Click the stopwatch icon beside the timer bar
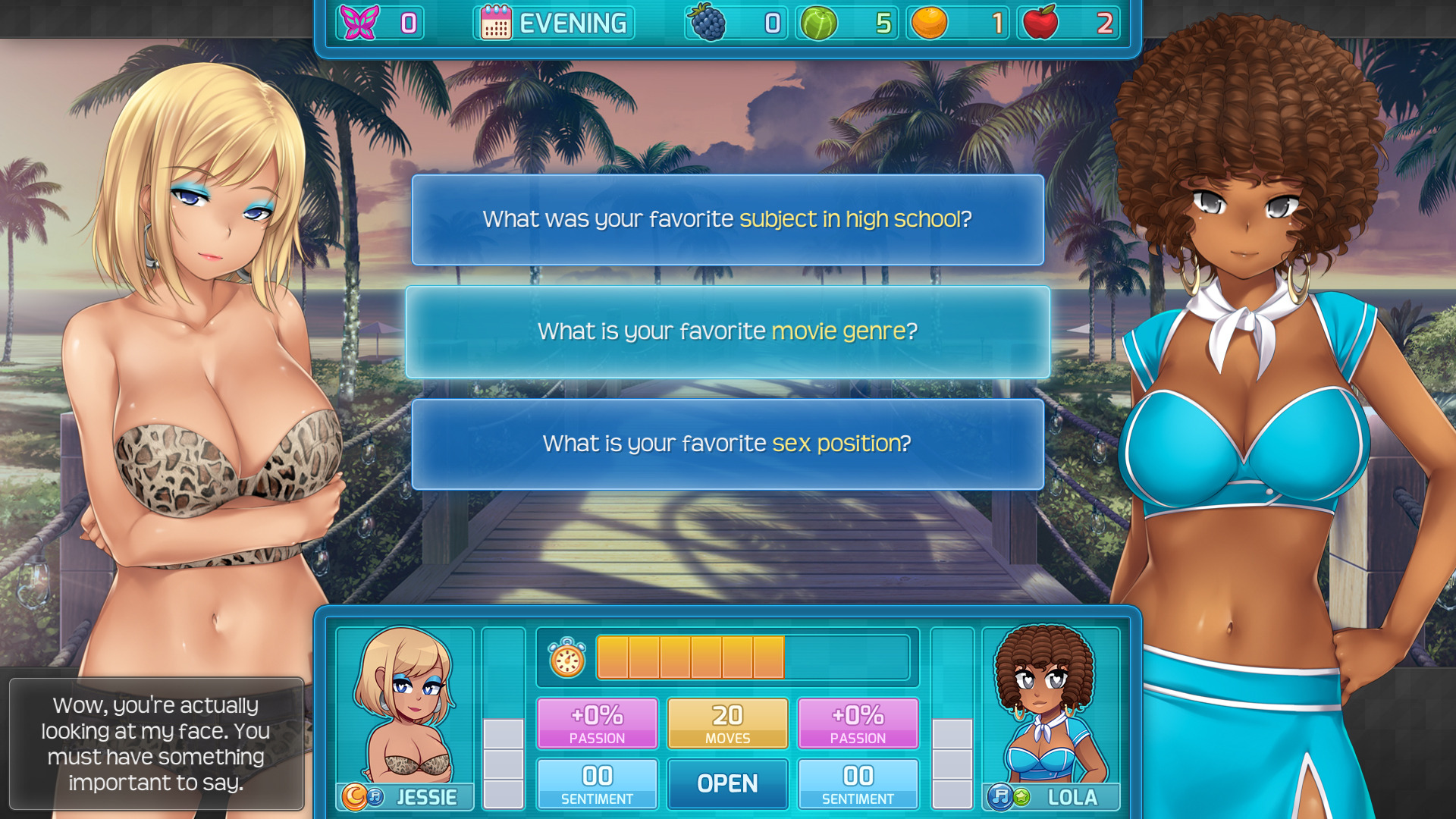The width and height of the screenshot is (1456, 819). (x=566, y=658)
